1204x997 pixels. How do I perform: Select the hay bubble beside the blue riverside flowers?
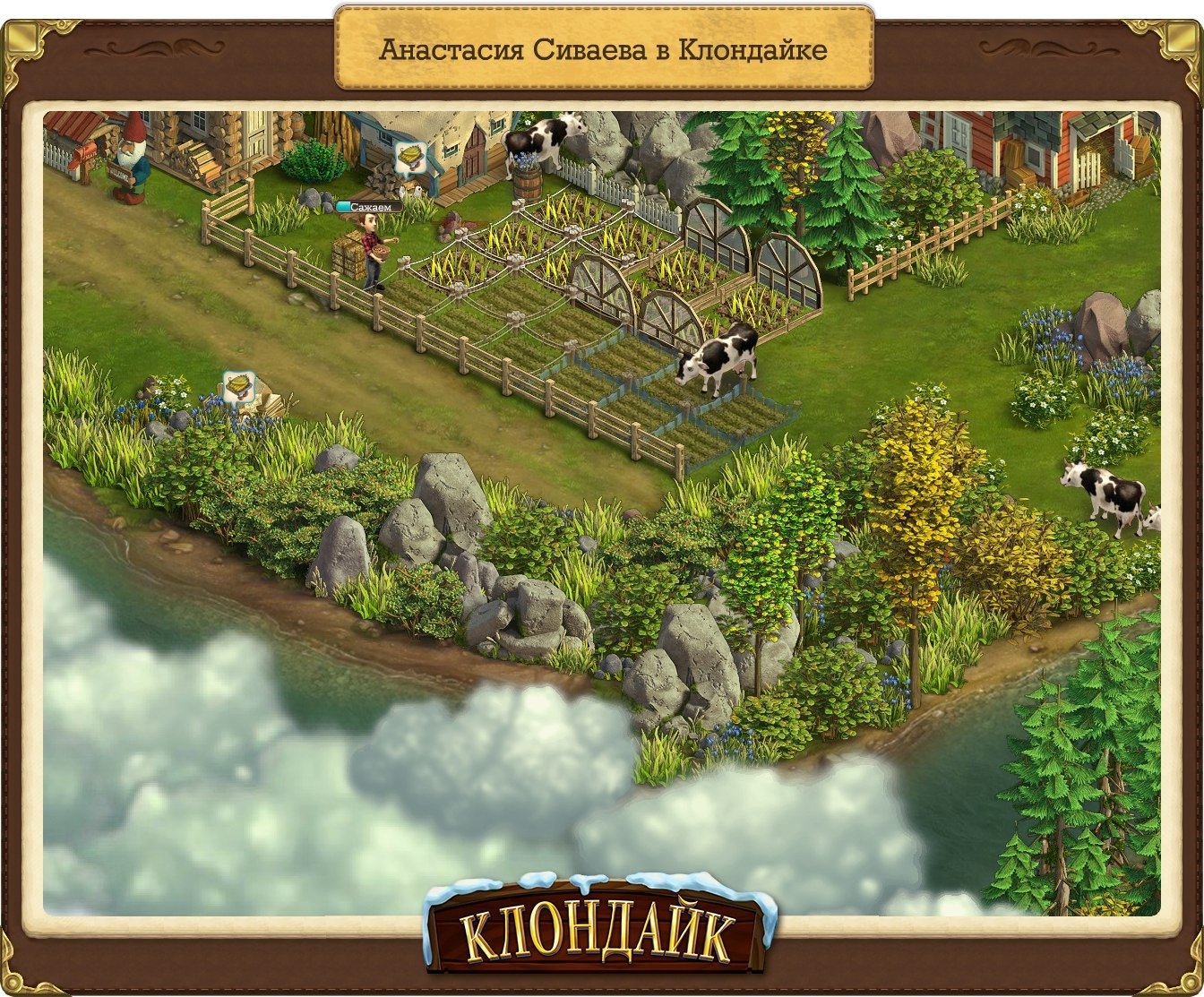(x=237, y=387)
